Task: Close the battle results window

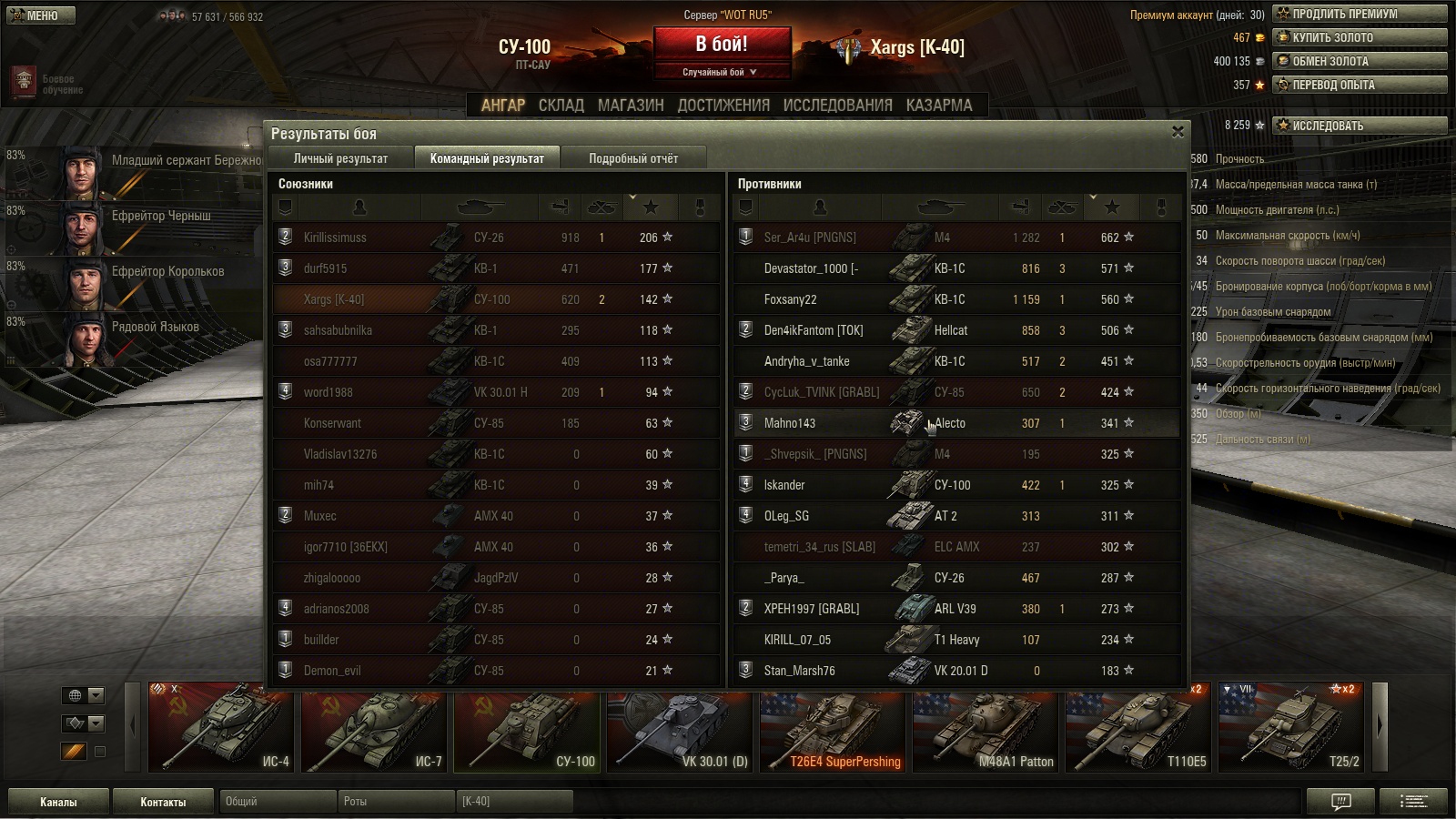Action: tap(1178, 132)
